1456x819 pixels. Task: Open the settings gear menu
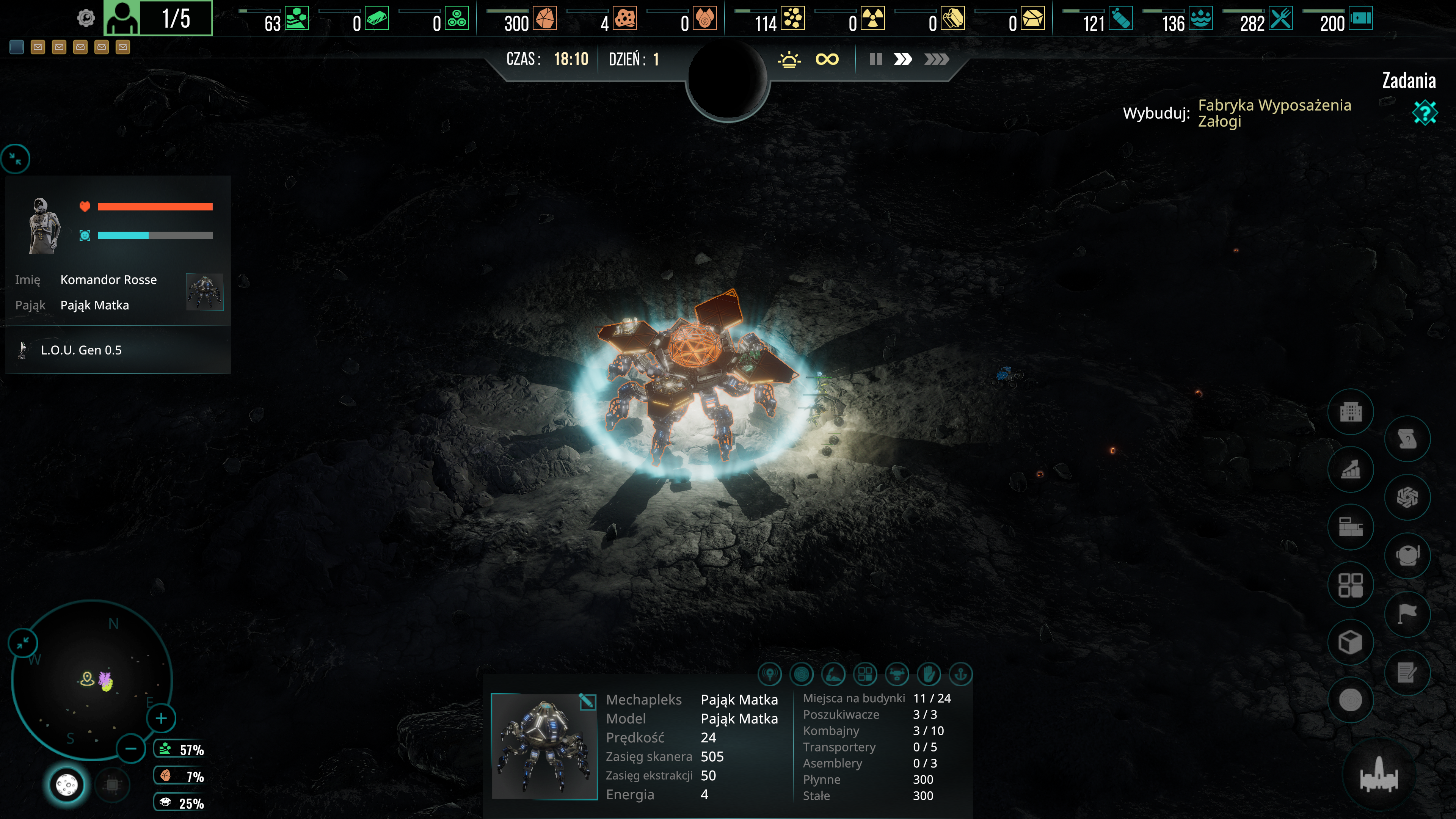click(x=86, y=19)
